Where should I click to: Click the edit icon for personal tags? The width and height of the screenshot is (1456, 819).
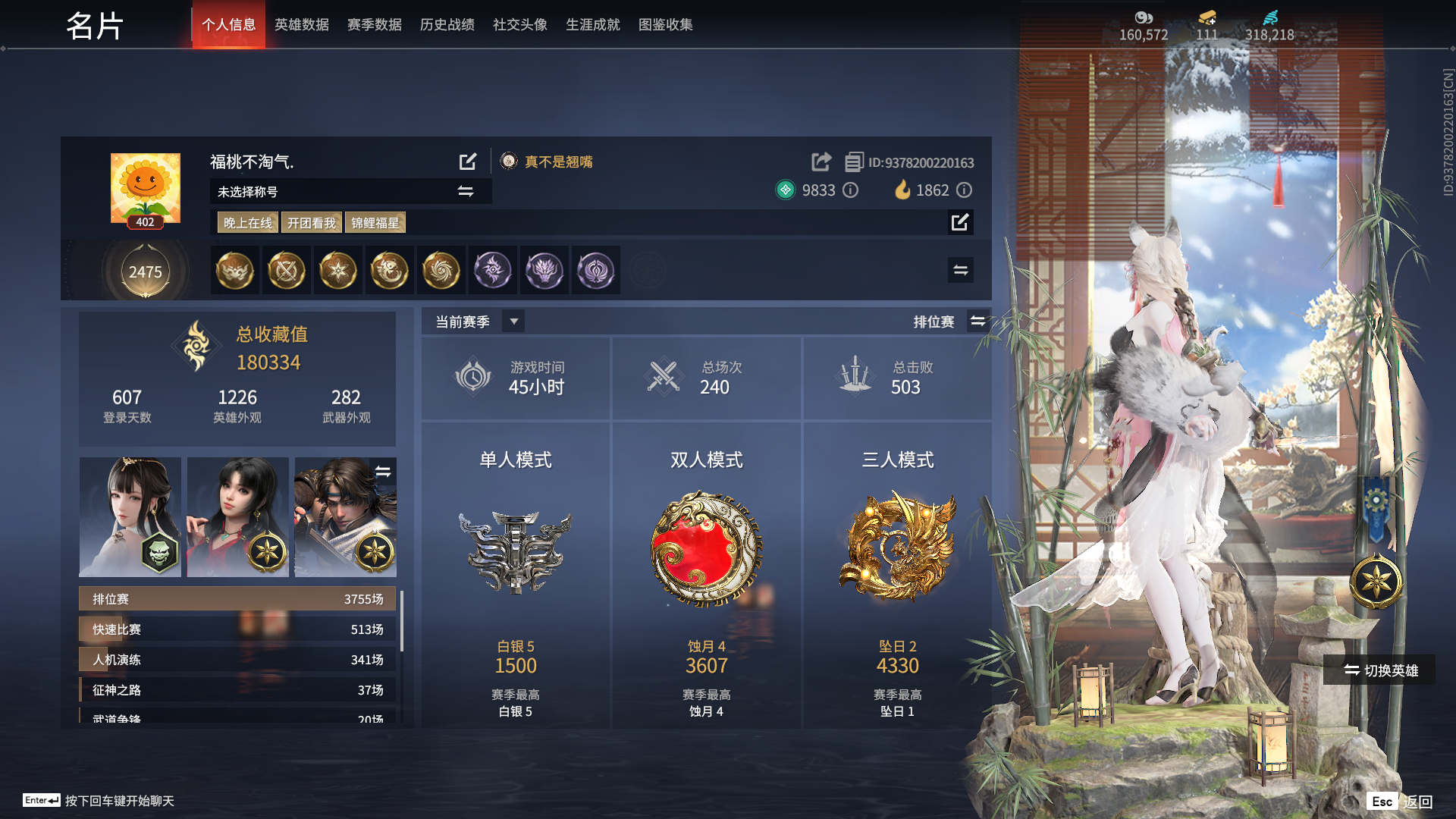[x=961, y=222]
